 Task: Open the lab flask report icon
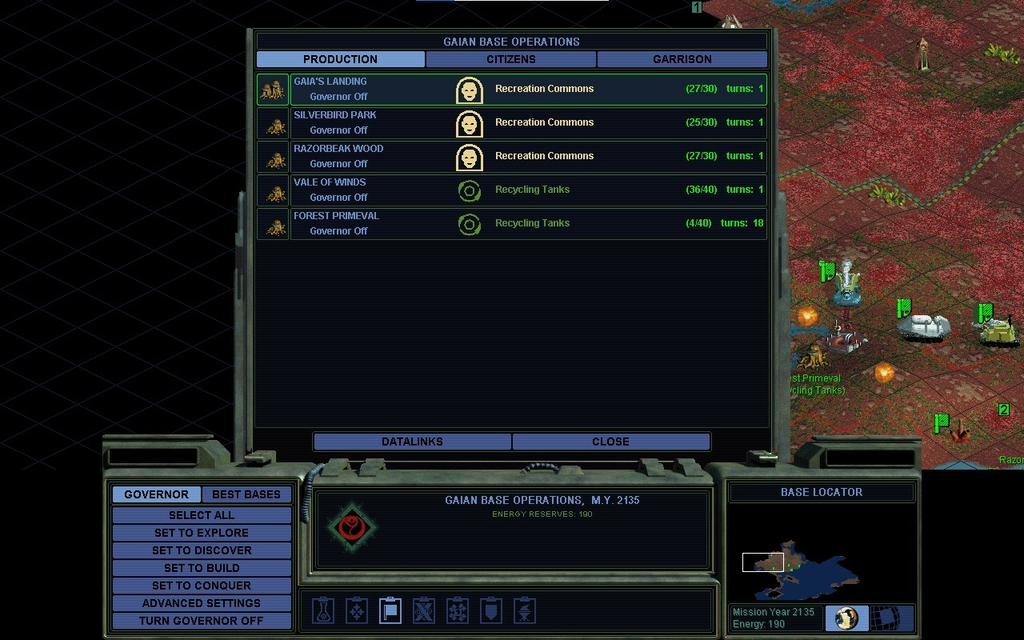point(323,610)
